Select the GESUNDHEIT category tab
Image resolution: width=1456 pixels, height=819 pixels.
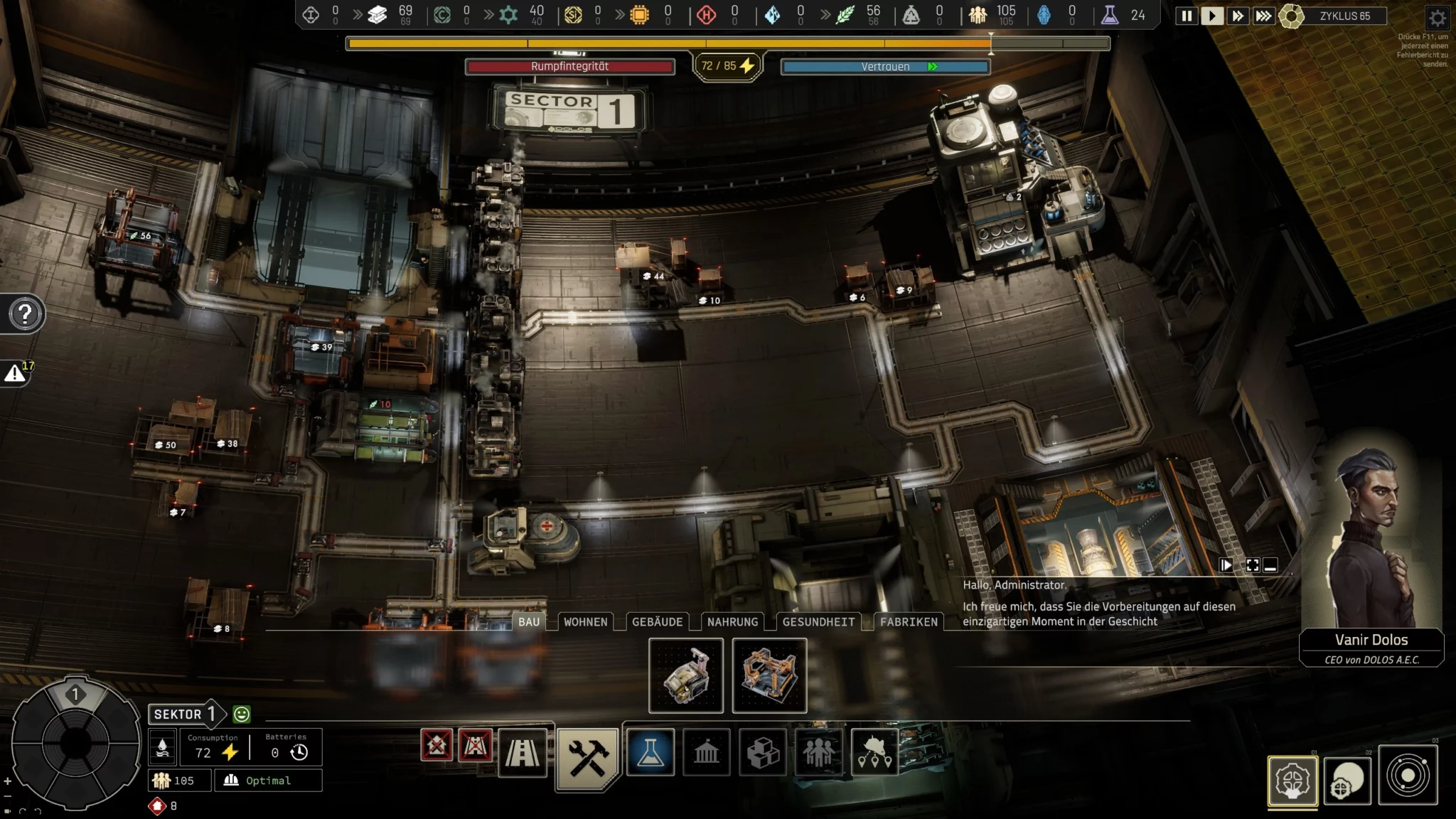coord(818,622)
